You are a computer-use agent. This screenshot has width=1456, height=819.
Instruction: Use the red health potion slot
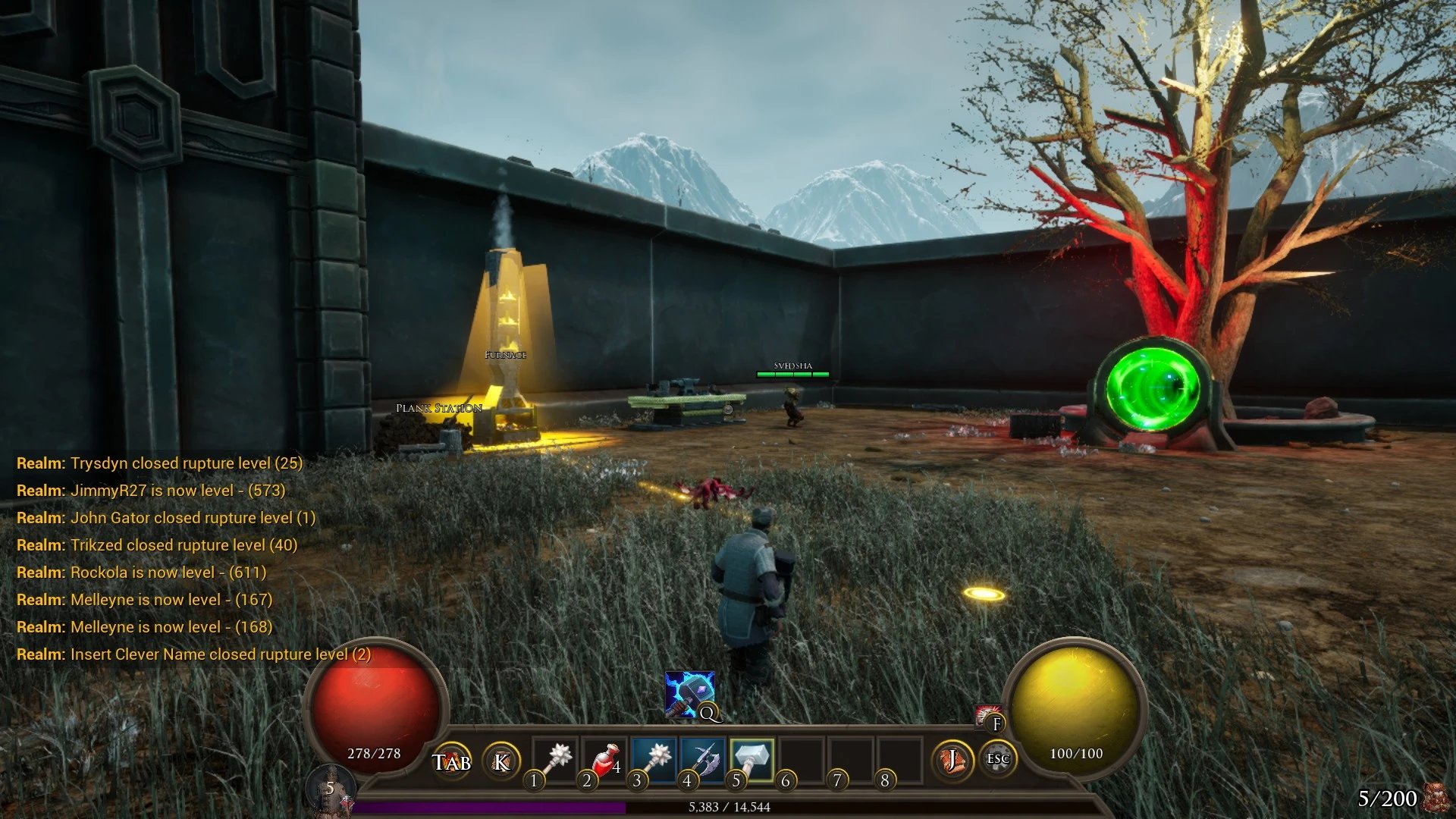(604, 759)
